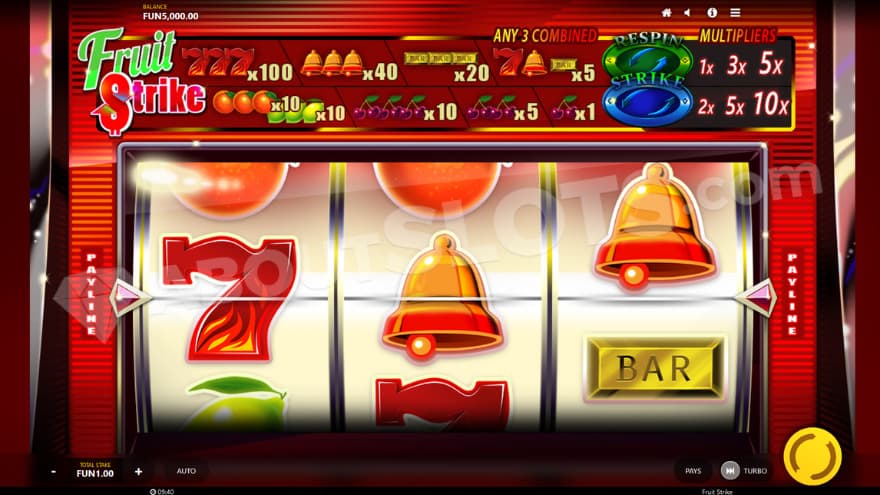The width and height of the screenshot is (880, 495).
Task: Open the game info icon
Action: click(712, 13)
